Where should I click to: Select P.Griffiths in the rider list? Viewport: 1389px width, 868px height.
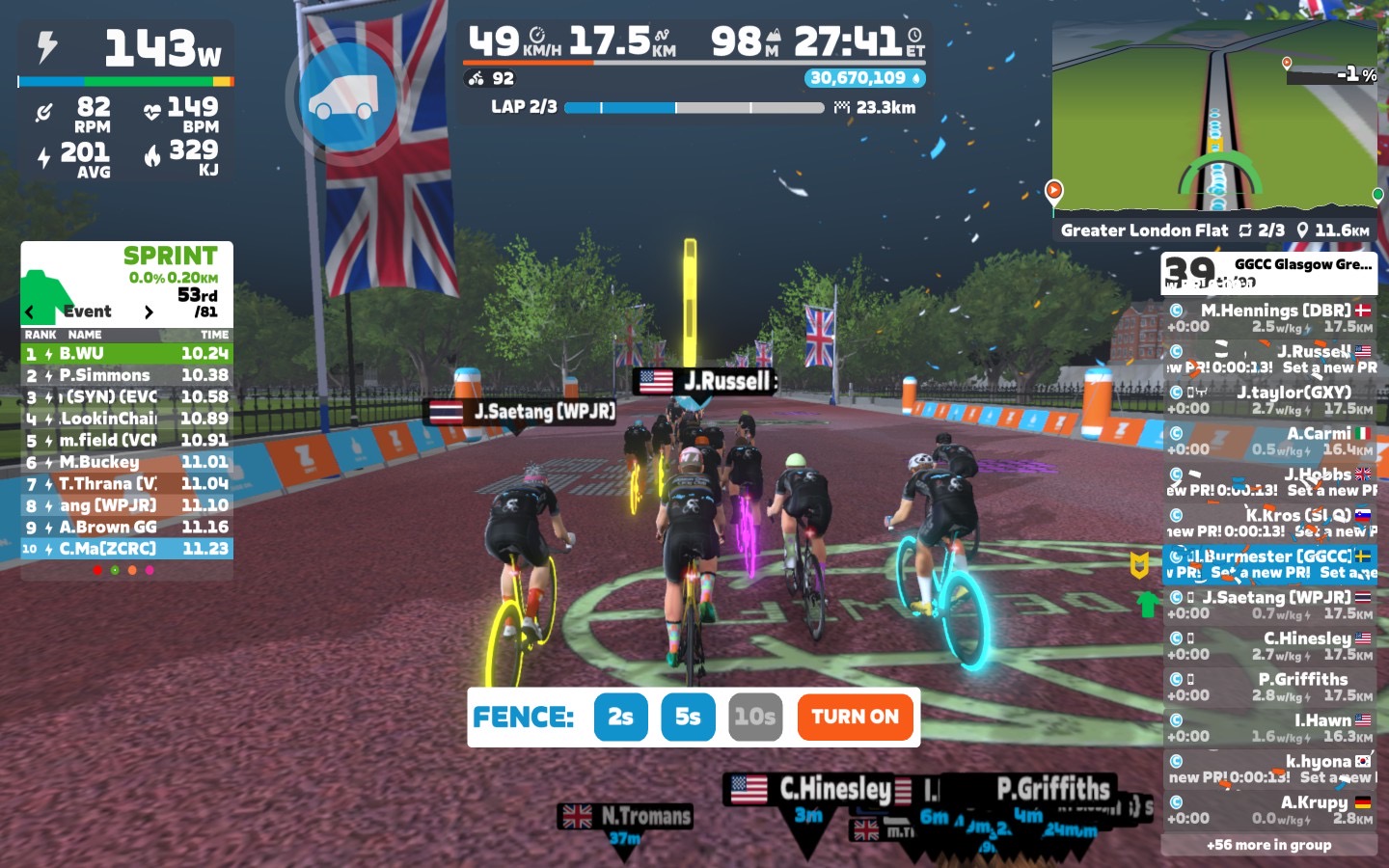click(1268, 686)
